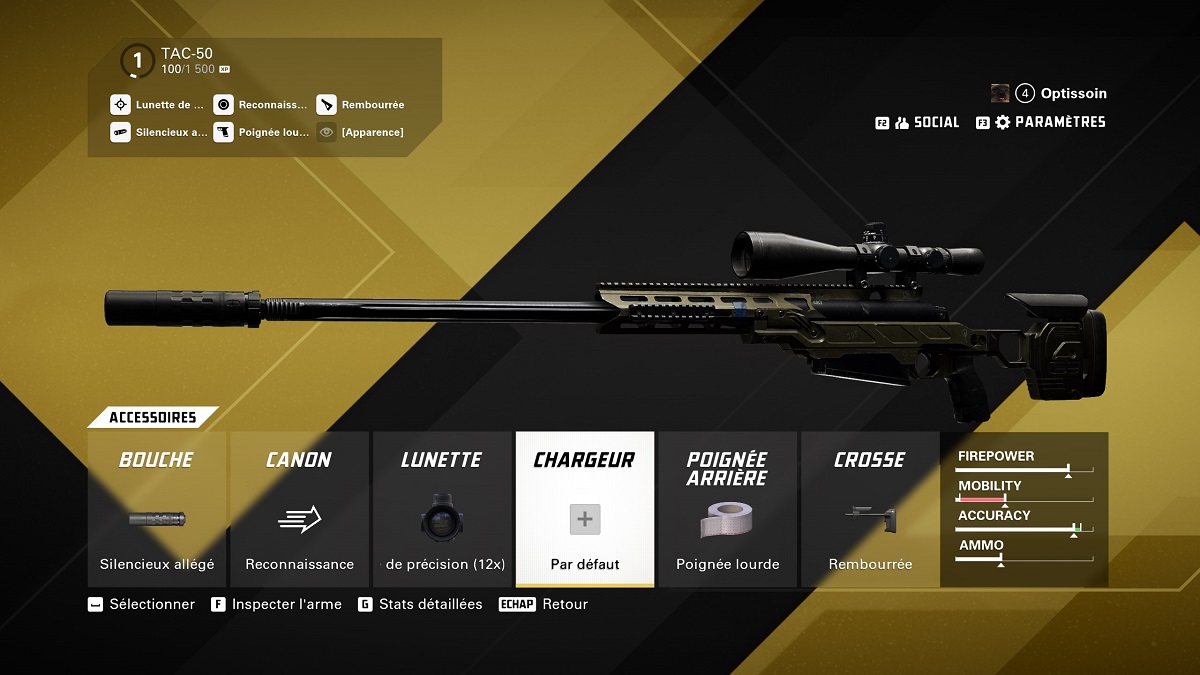Open the Apparence eye icon
Image resolution: width=1200 pixels, height=675 pixels.
click(326, 132)
